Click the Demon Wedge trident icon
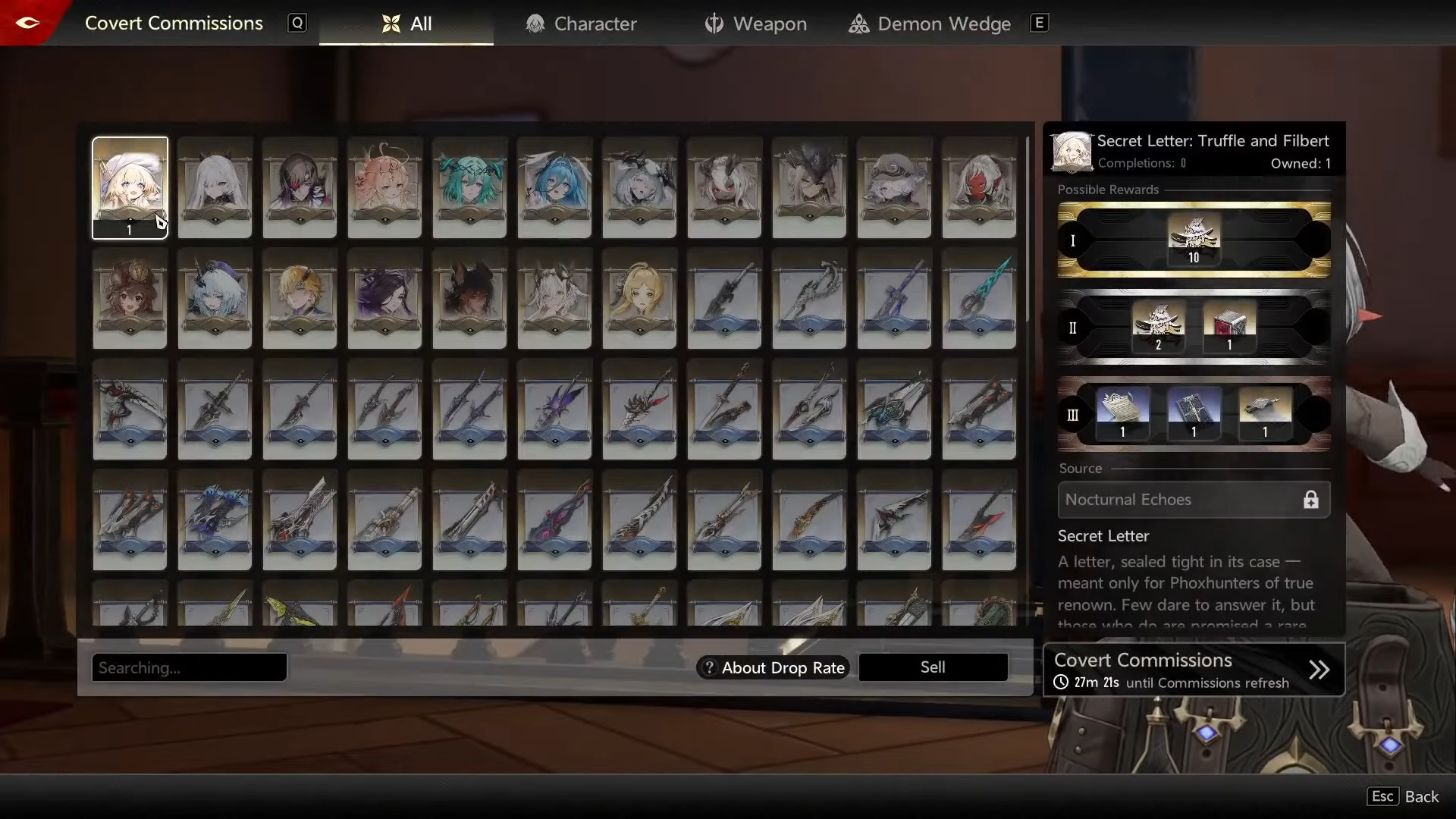The image size is (1456, 819). click(860, 24)
